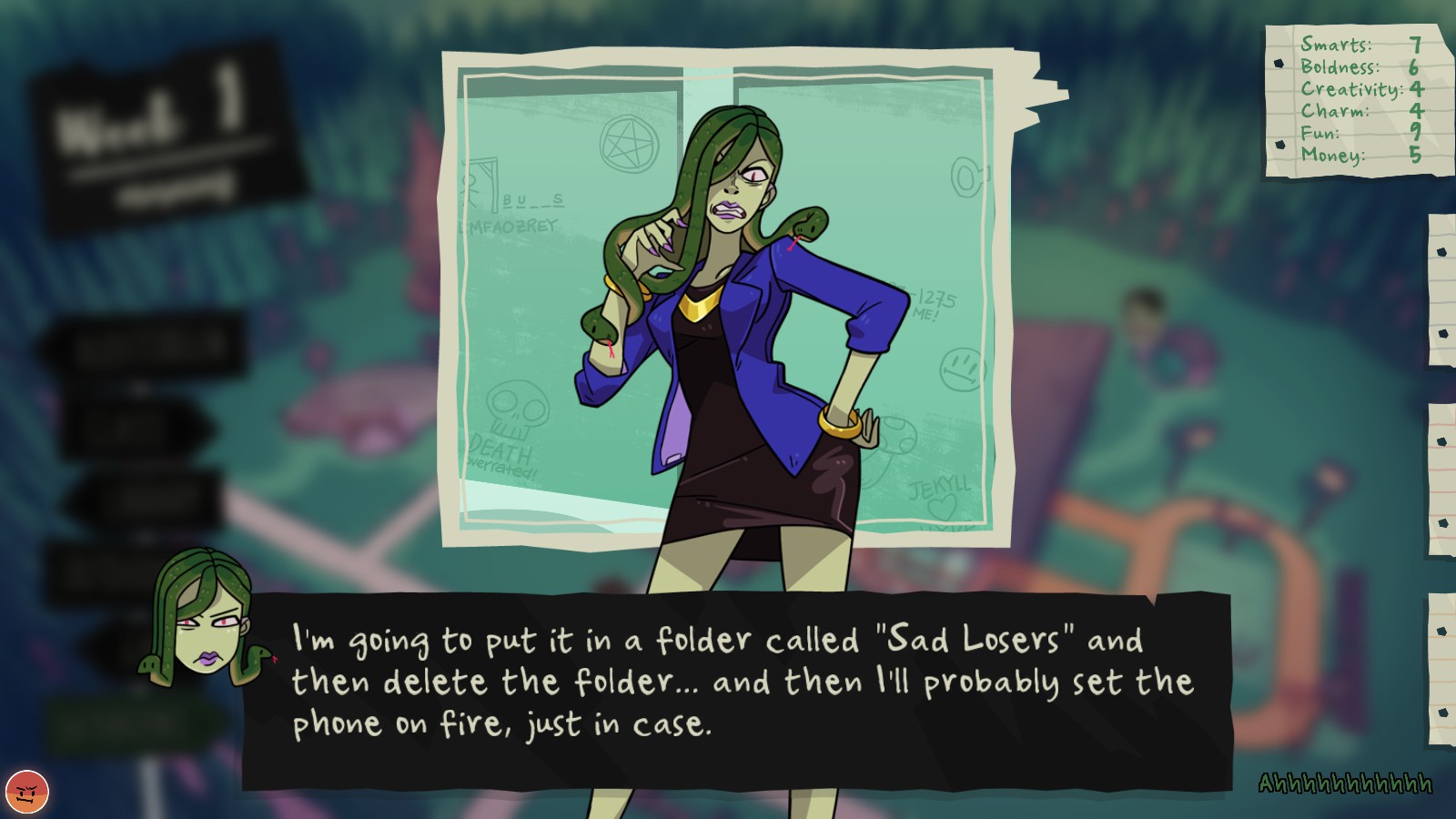This screenshot has width=1456, height=819.
Task: Click the angry red face icon
Action: click(27, 790)
